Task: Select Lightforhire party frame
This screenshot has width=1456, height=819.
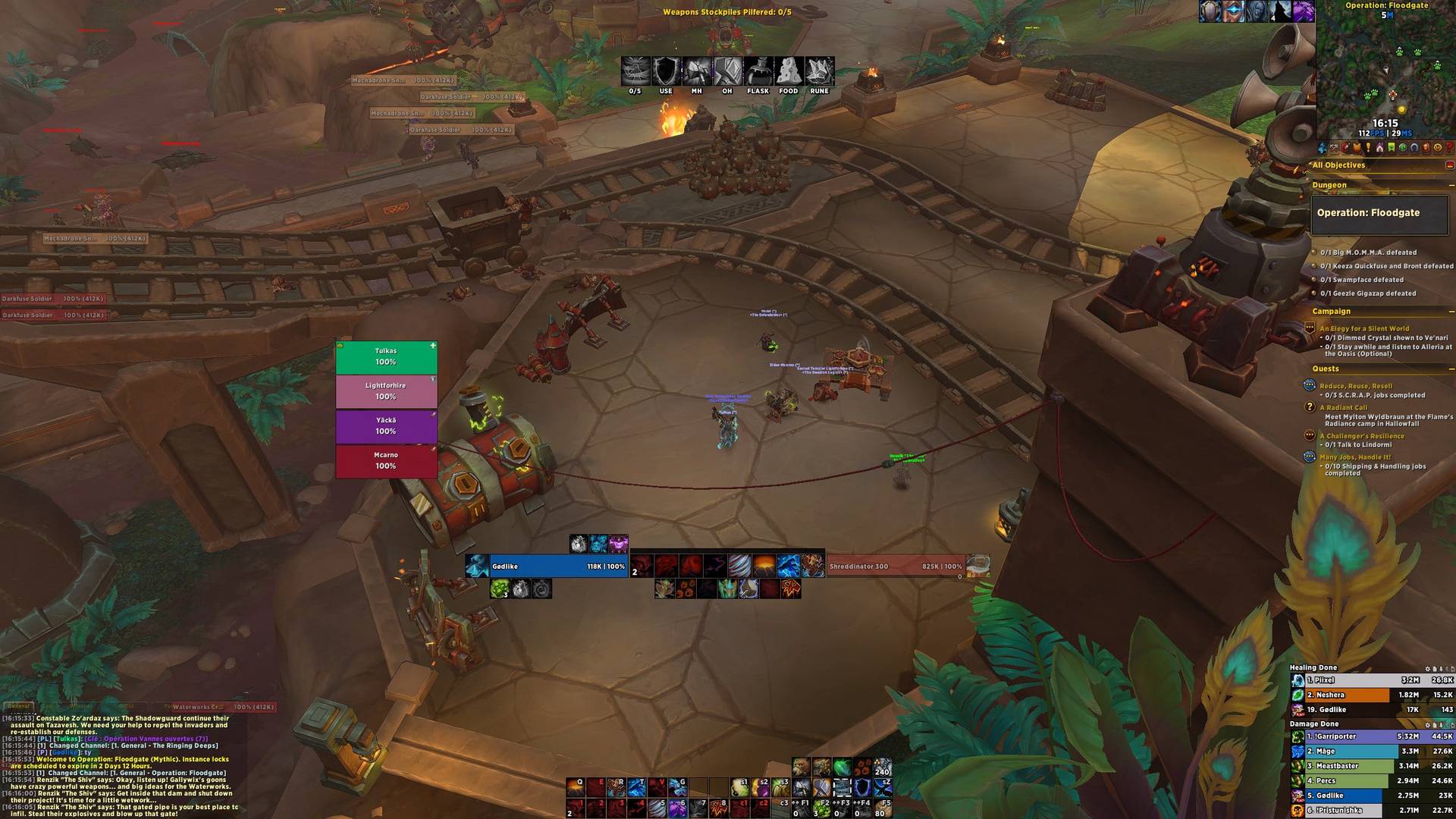Action: [x=386, y=391]
